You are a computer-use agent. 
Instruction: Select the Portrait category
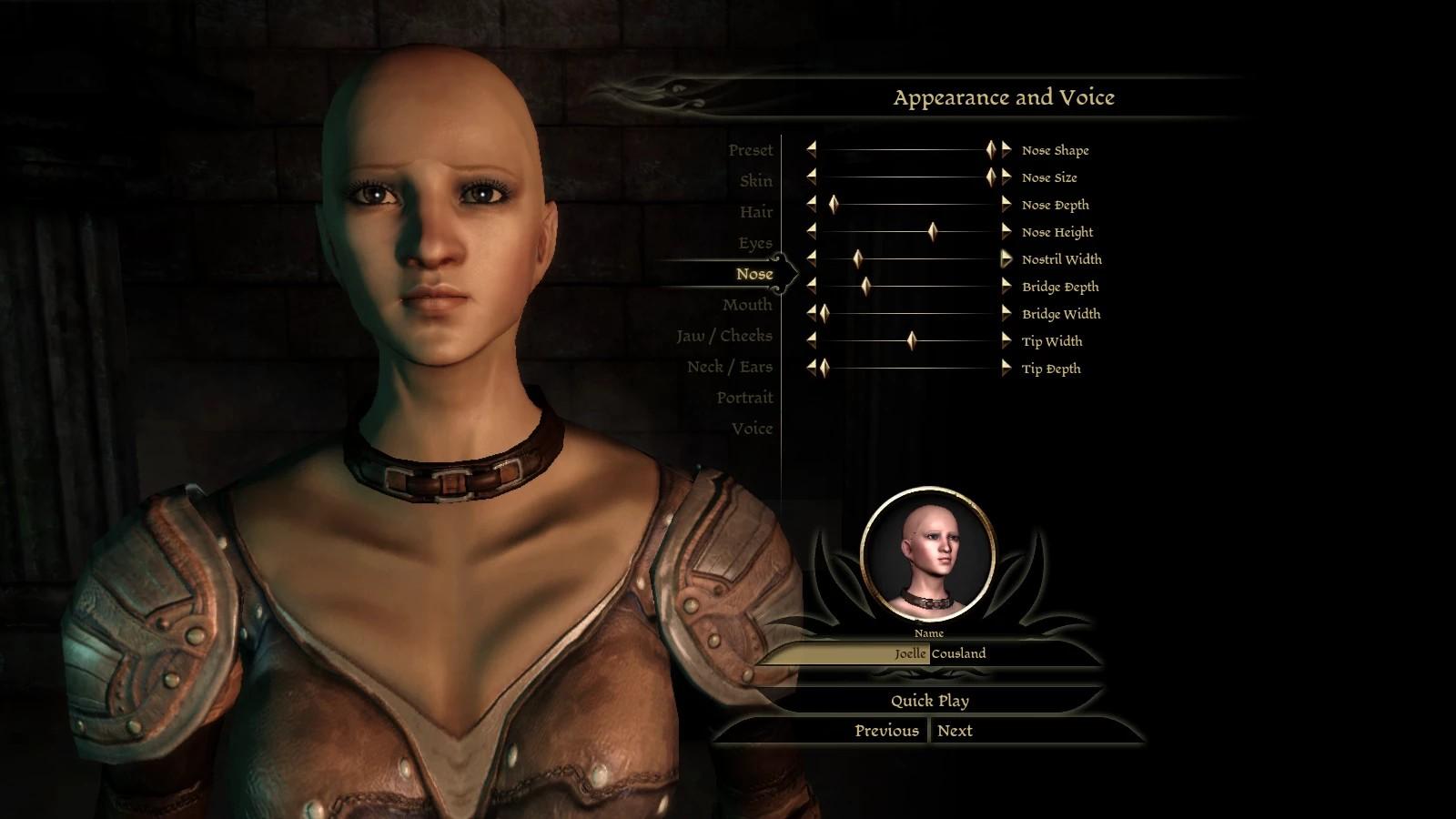click(x=743, y=398)
